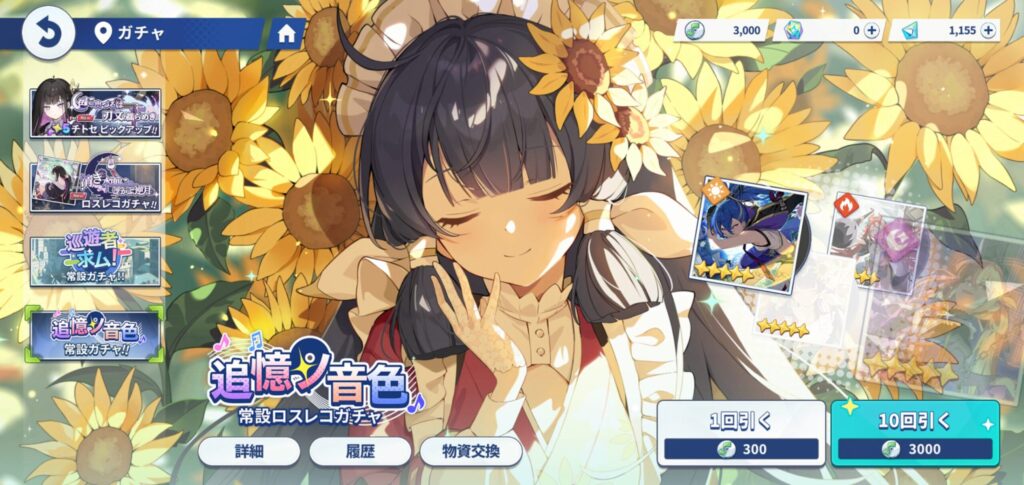Select the ロスレコガチャ pickup banner
Viewport: 1024px width, 485px height.
coord(96,186)
